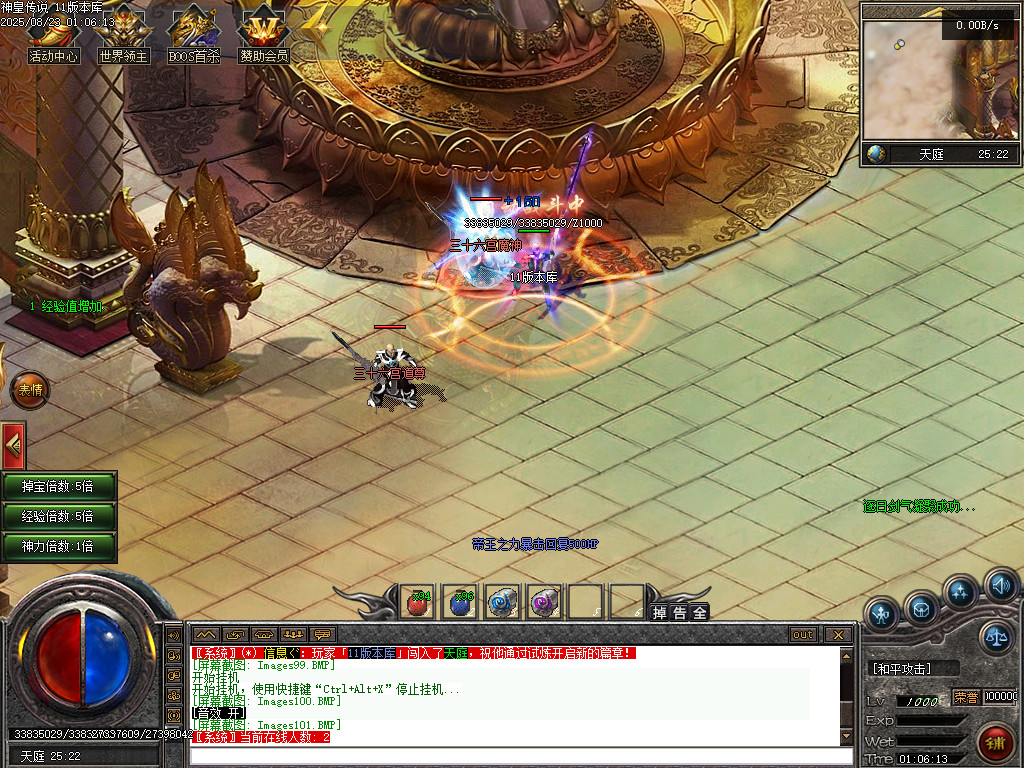Select the 掉宝倍数:5倍 button

pyautogui.click(x=58, y=487)
